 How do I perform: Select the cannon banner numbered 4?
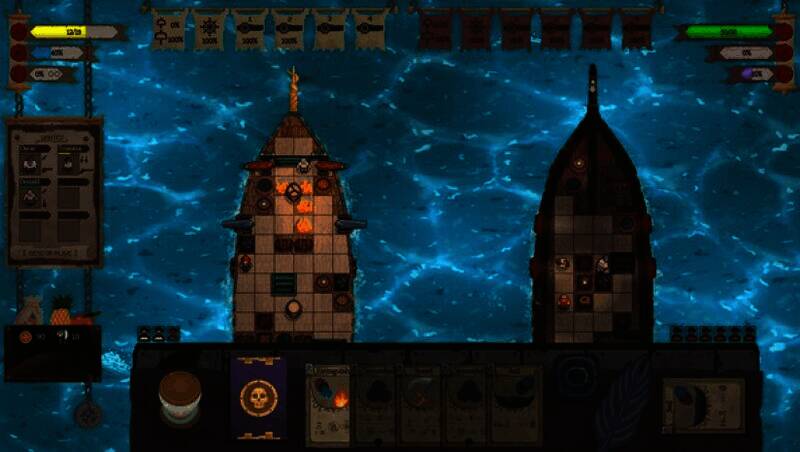(369, 30)
